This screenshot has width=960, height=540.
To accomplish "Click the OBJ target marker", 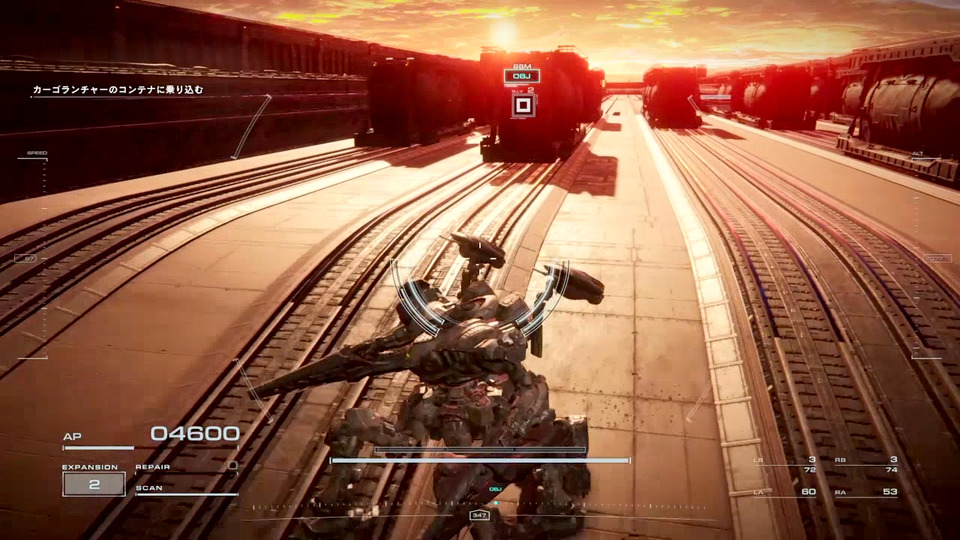I will coord(522,76).
